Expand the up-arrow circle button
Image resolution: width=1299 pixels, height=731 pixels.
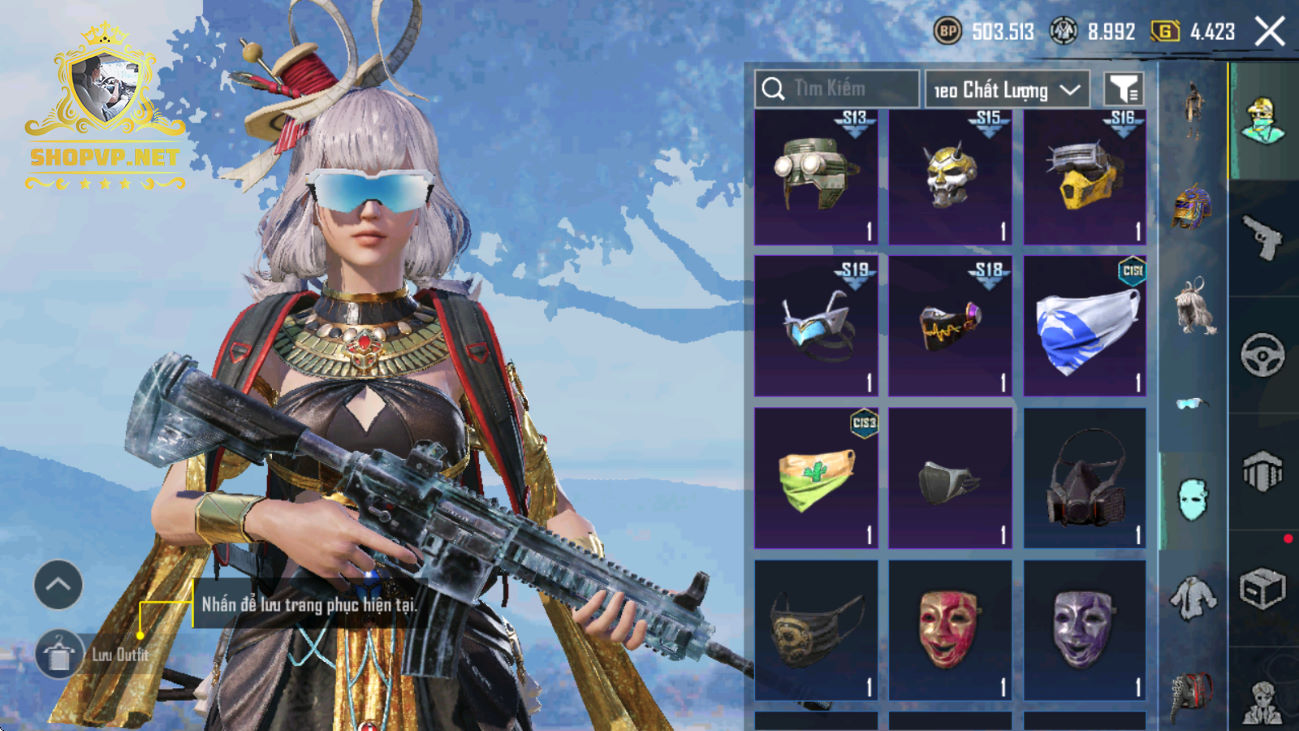[x=58, y=585]
